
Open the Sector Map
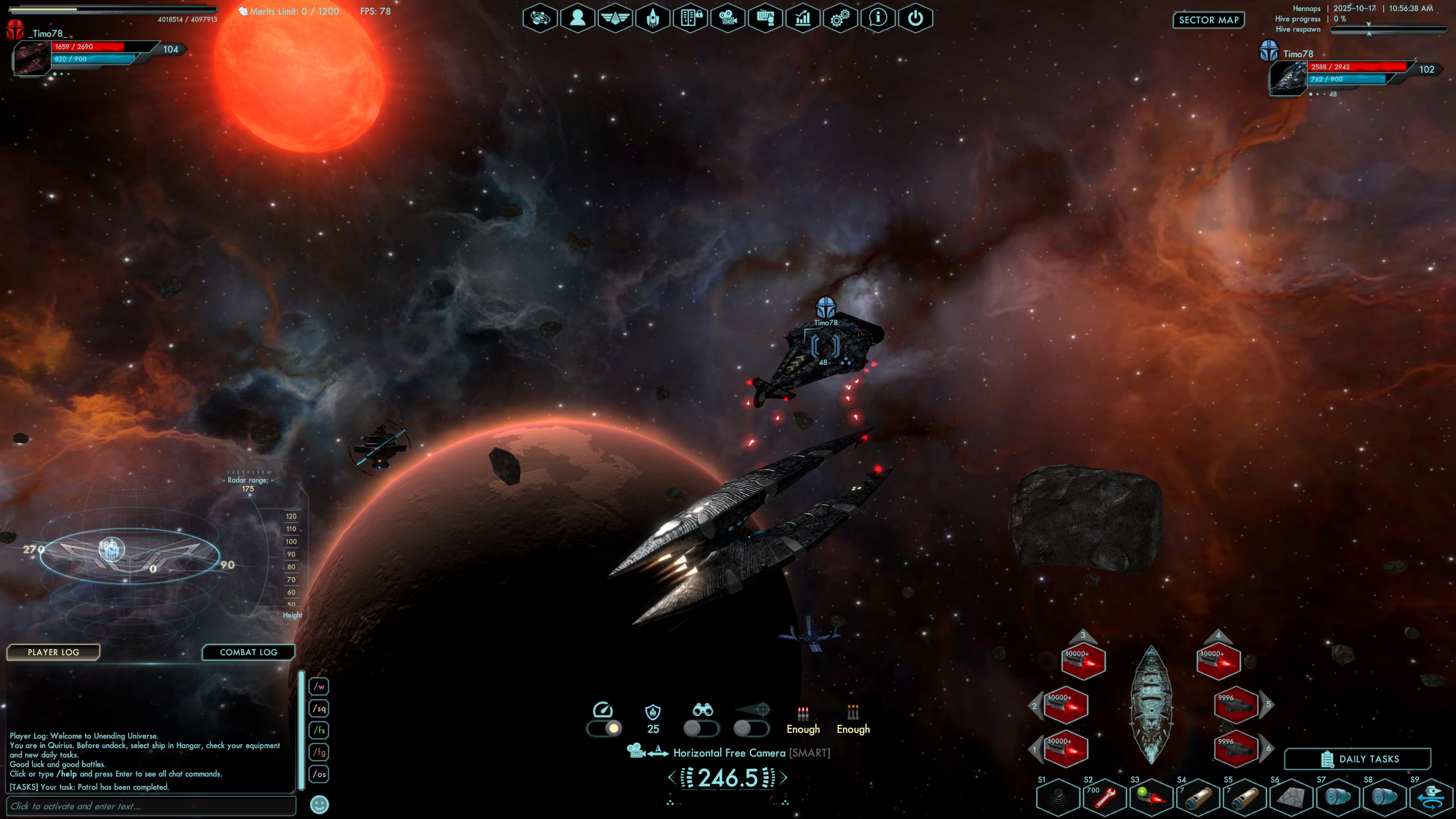pos(1208,20)
